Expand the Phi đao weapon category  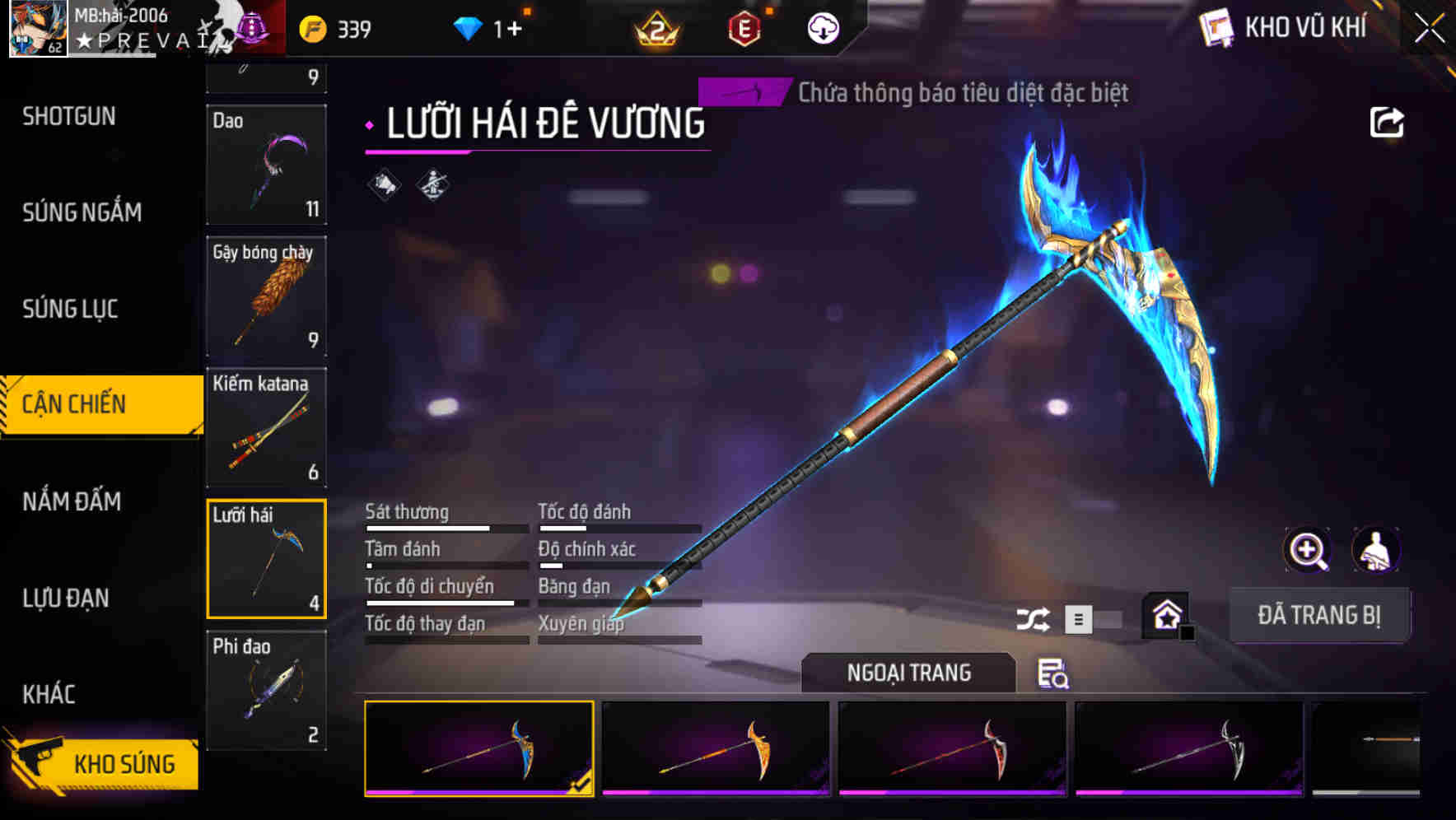(266, 690)
